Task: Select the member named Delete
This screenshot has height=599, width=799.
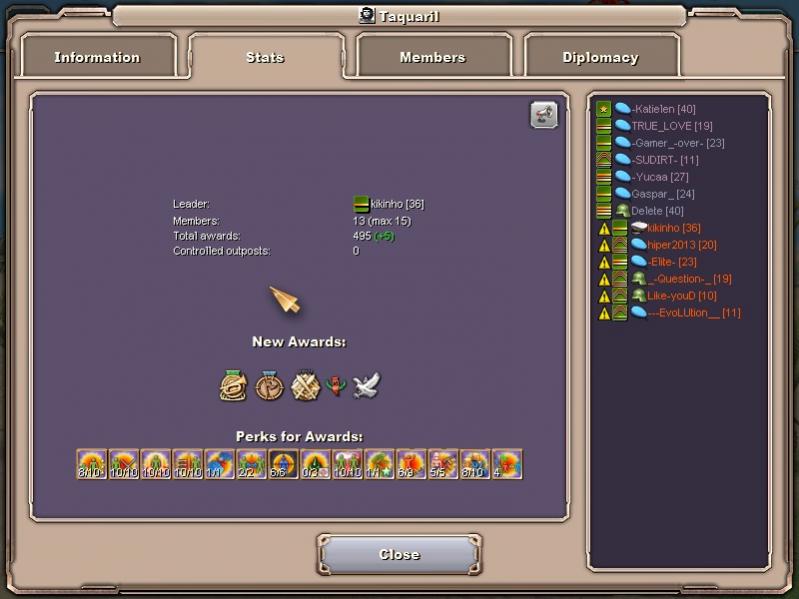Action: (657, 211)
